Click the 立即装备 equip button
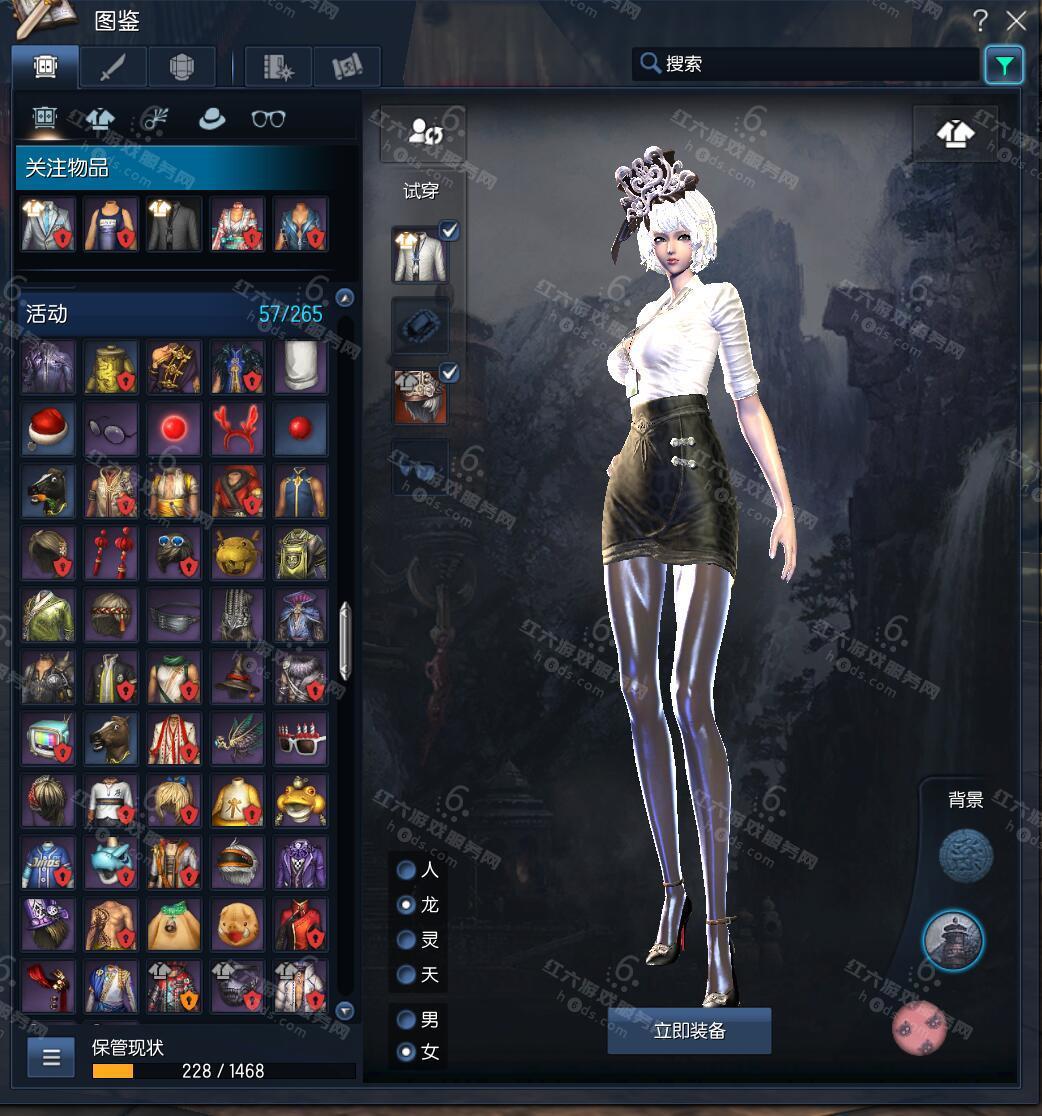1042x1116 pixels. point(689,1031)
